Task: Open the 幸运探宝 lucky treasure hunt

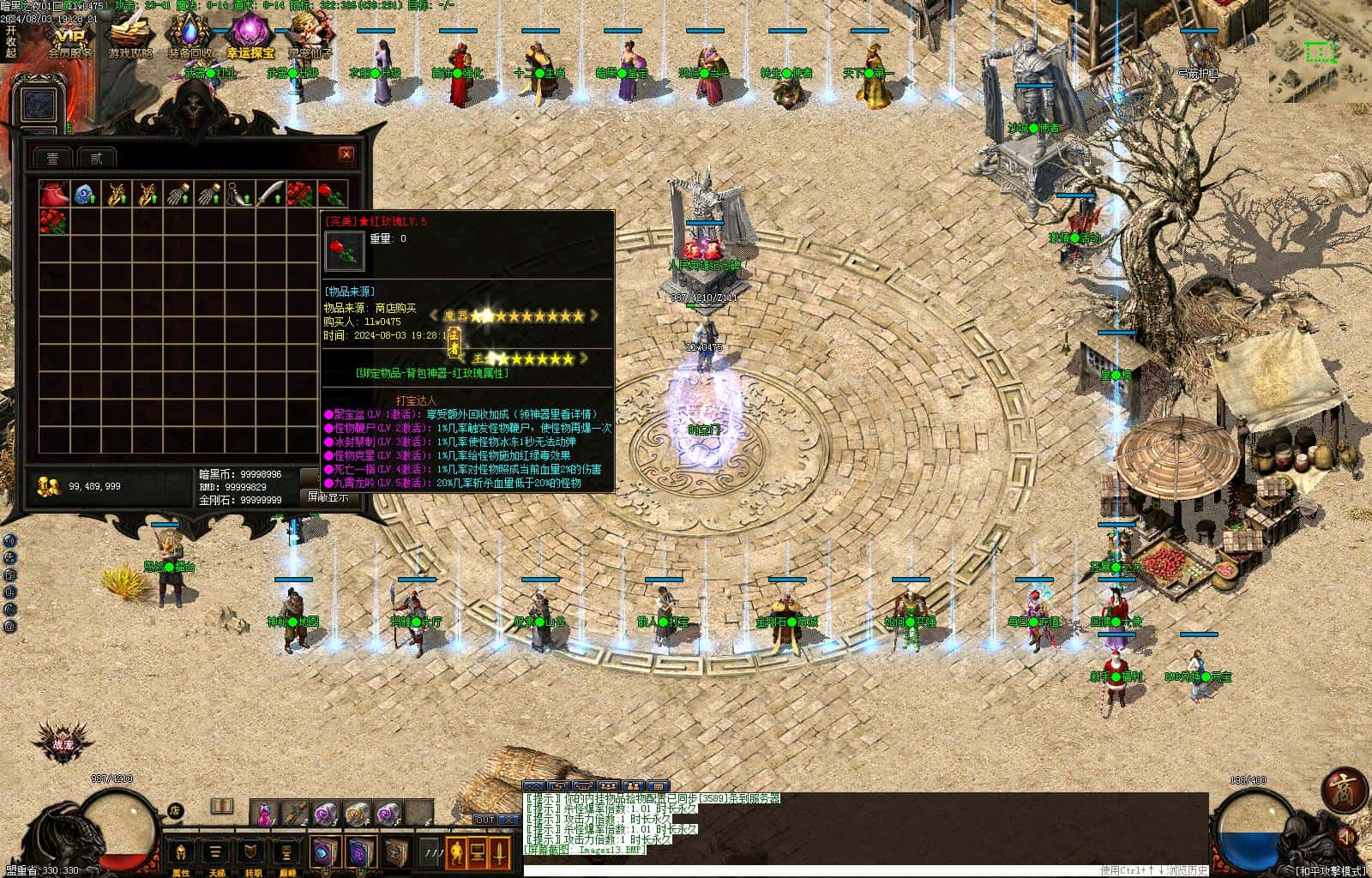Action: coord(250,38)
